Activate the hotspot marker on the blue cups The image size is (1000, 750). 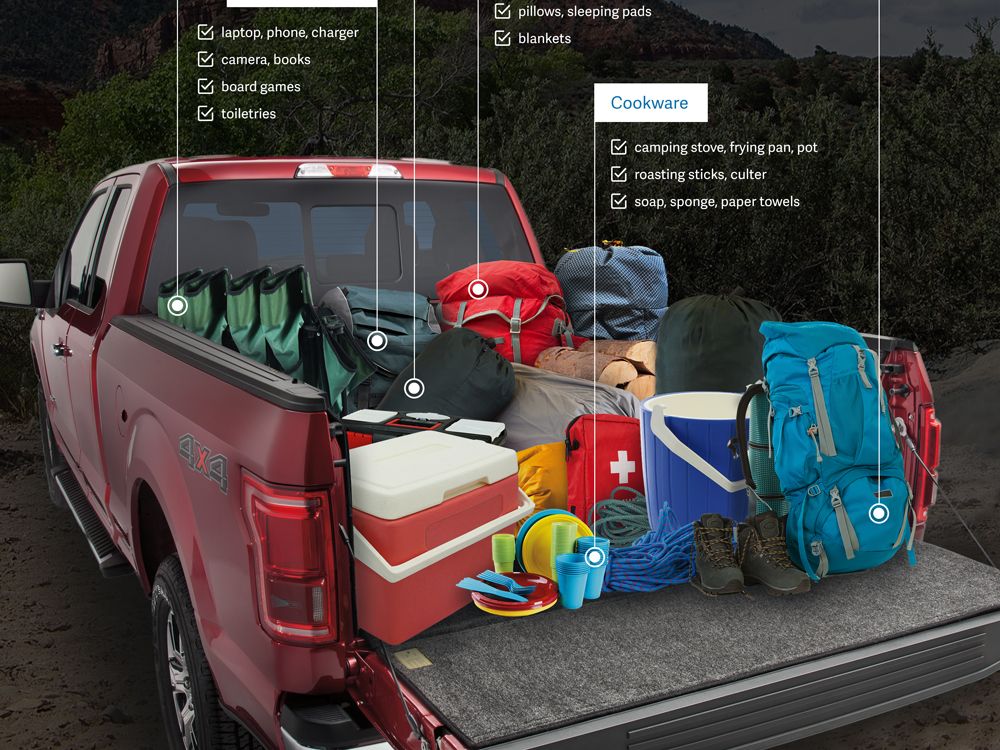click(x=595, y=556)
